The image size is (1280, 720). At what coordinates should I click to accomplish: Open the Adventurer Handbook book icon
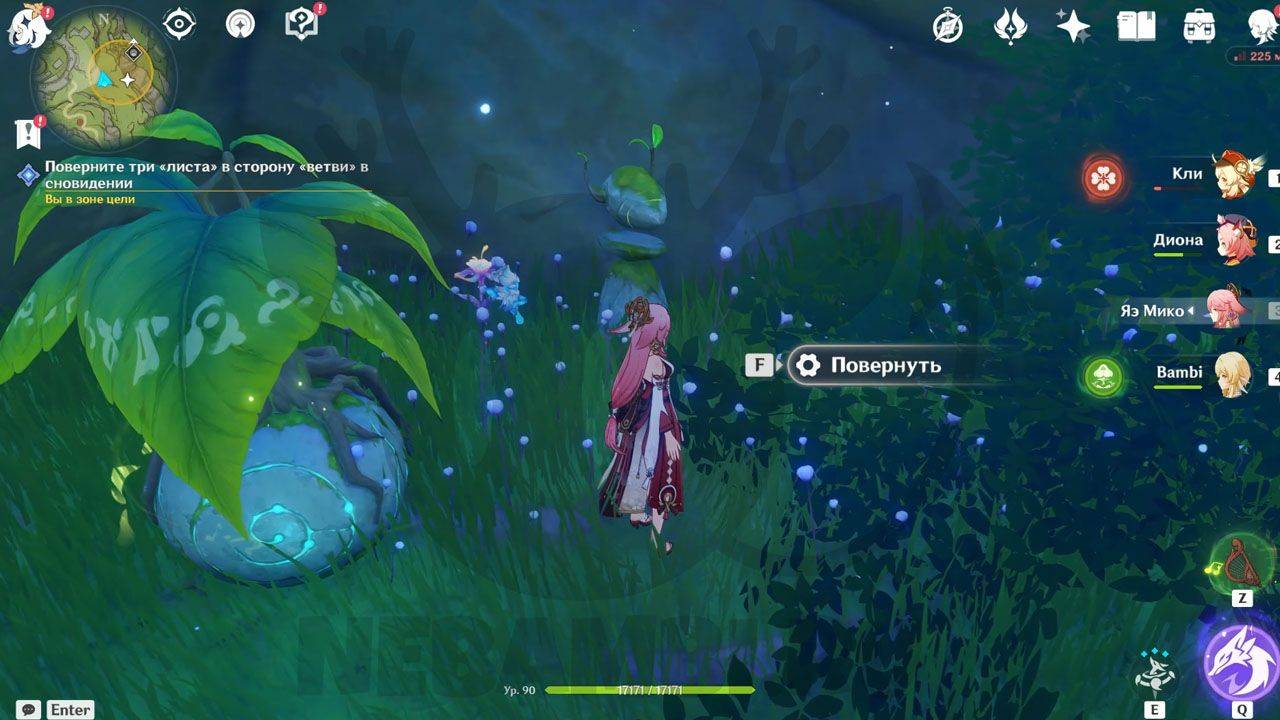[1136, 27]
